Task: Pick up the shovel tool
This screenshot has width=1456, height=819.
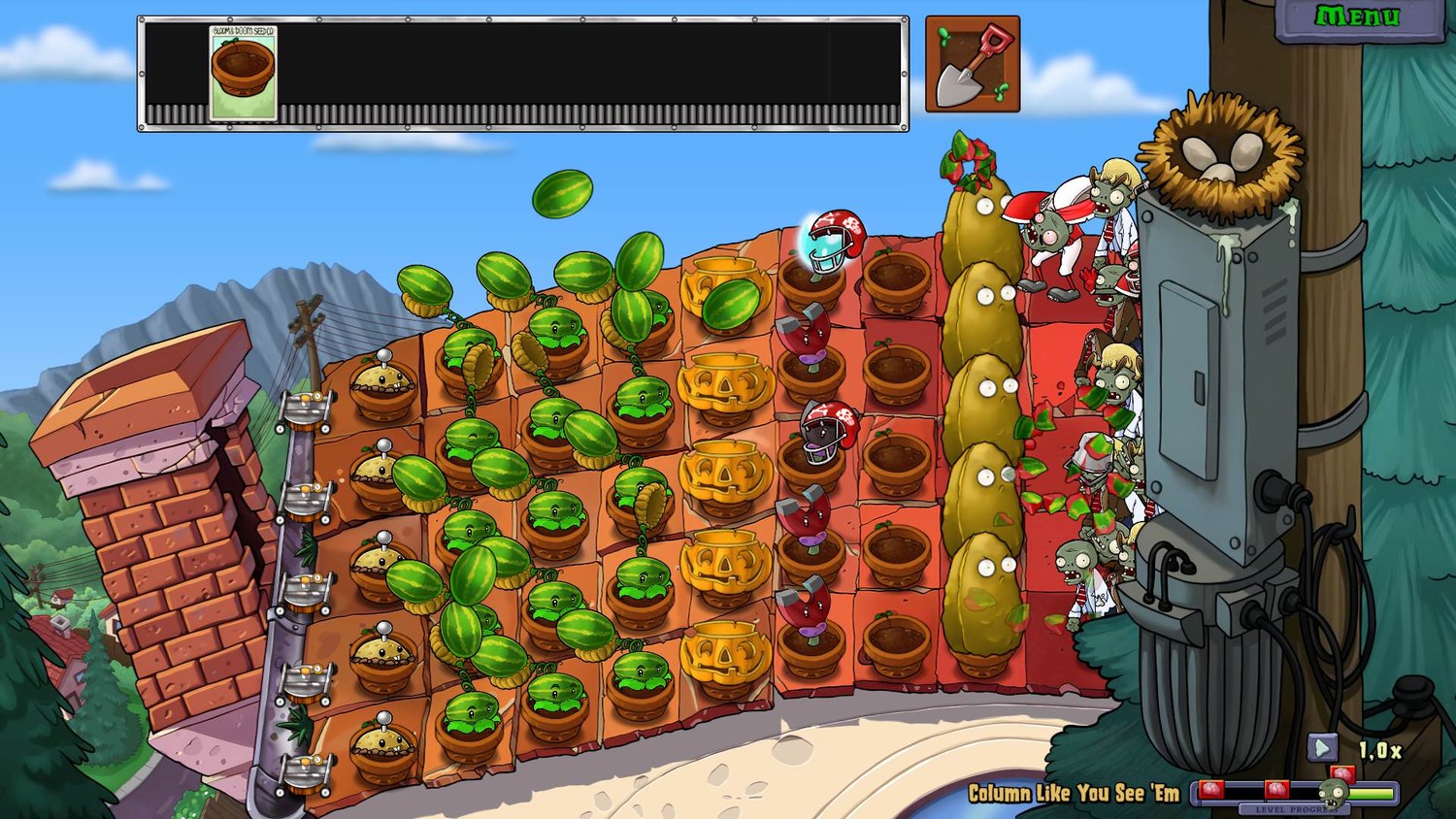Action: (972, 64)
